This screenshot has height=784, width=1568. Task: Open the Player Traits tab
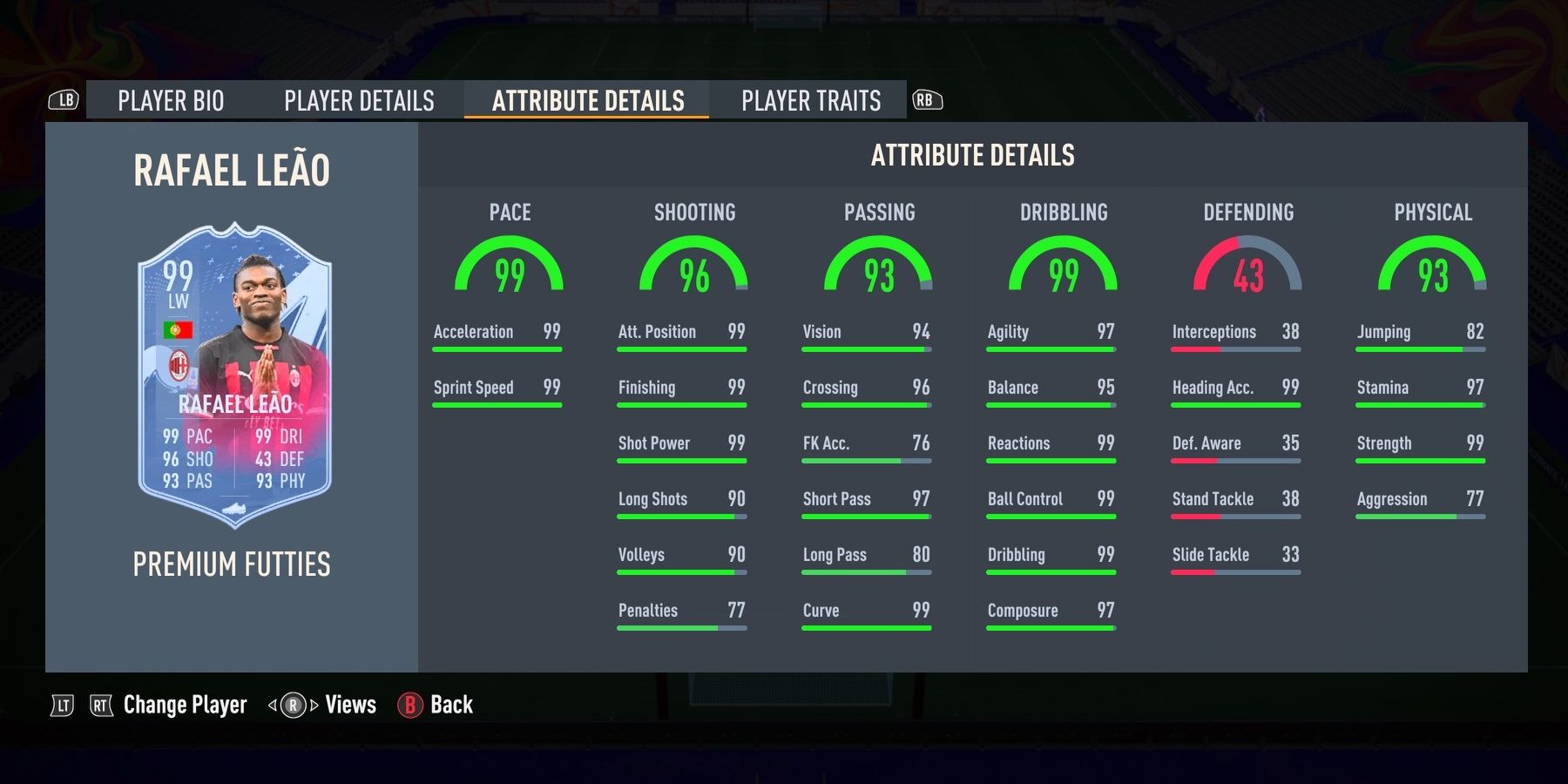point(809,100)
